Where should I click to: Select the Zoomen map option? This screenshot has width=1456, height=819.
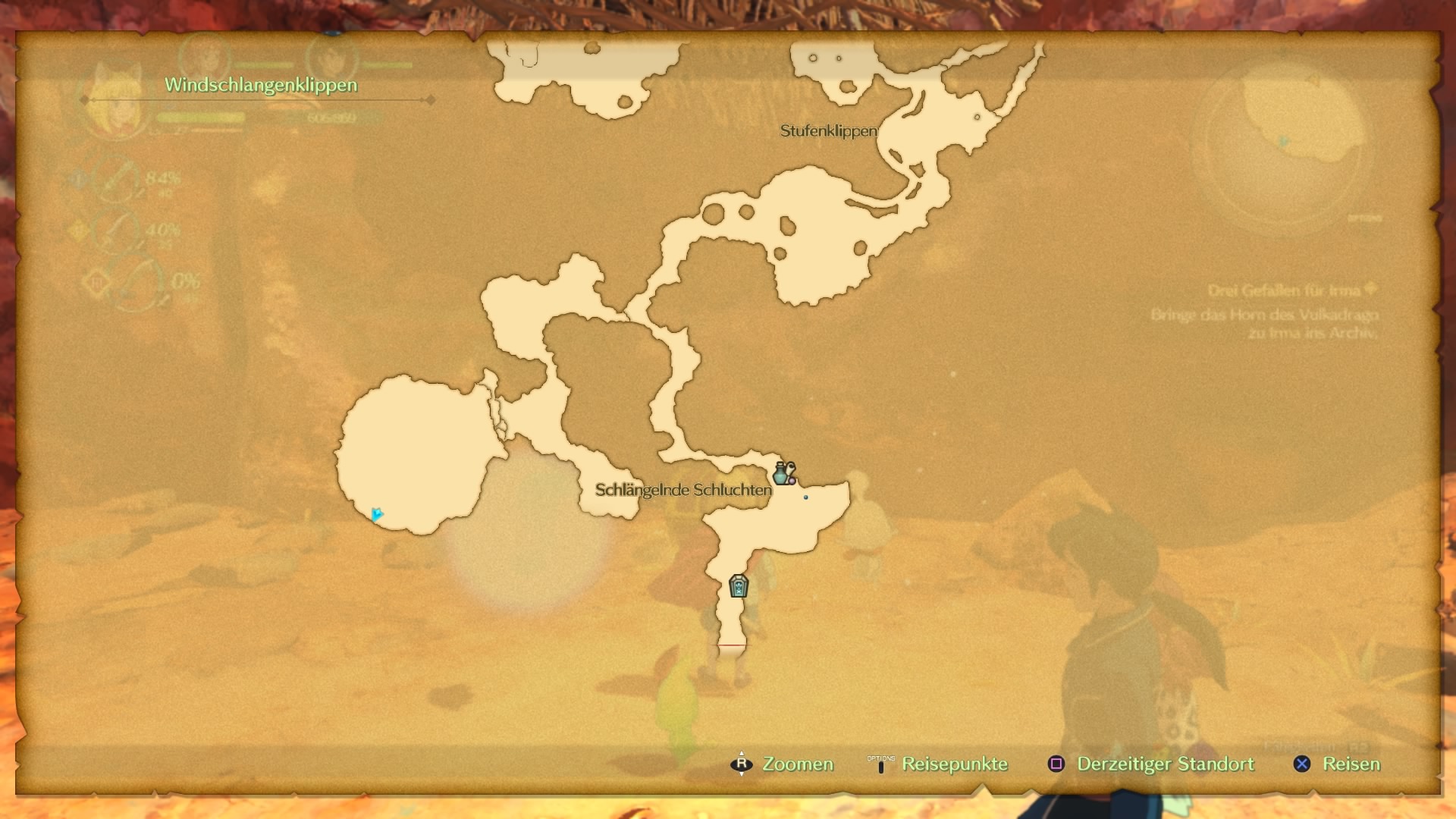coord(797,764)
